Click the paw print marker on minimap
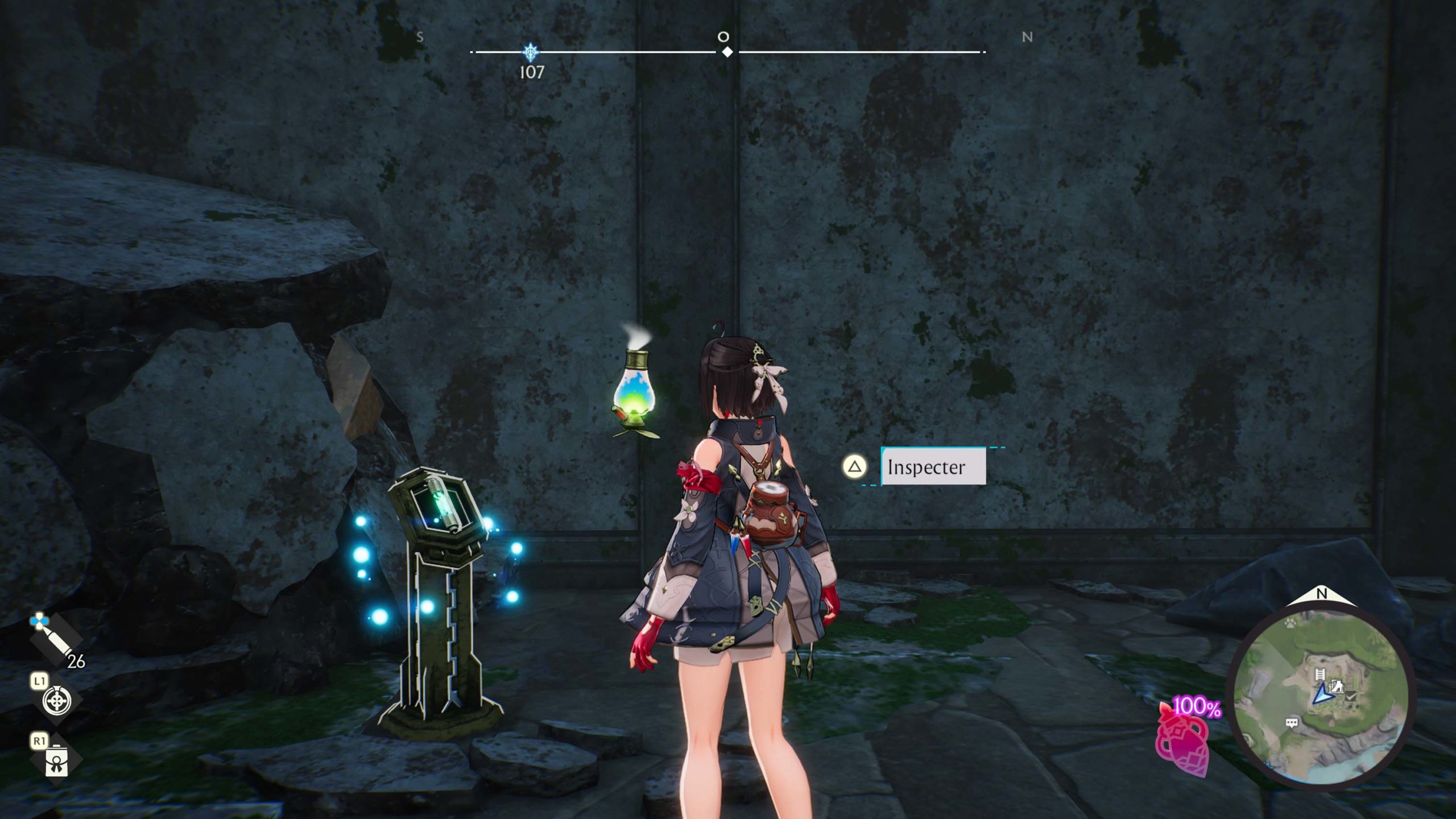 click(x=1290, y=623)
